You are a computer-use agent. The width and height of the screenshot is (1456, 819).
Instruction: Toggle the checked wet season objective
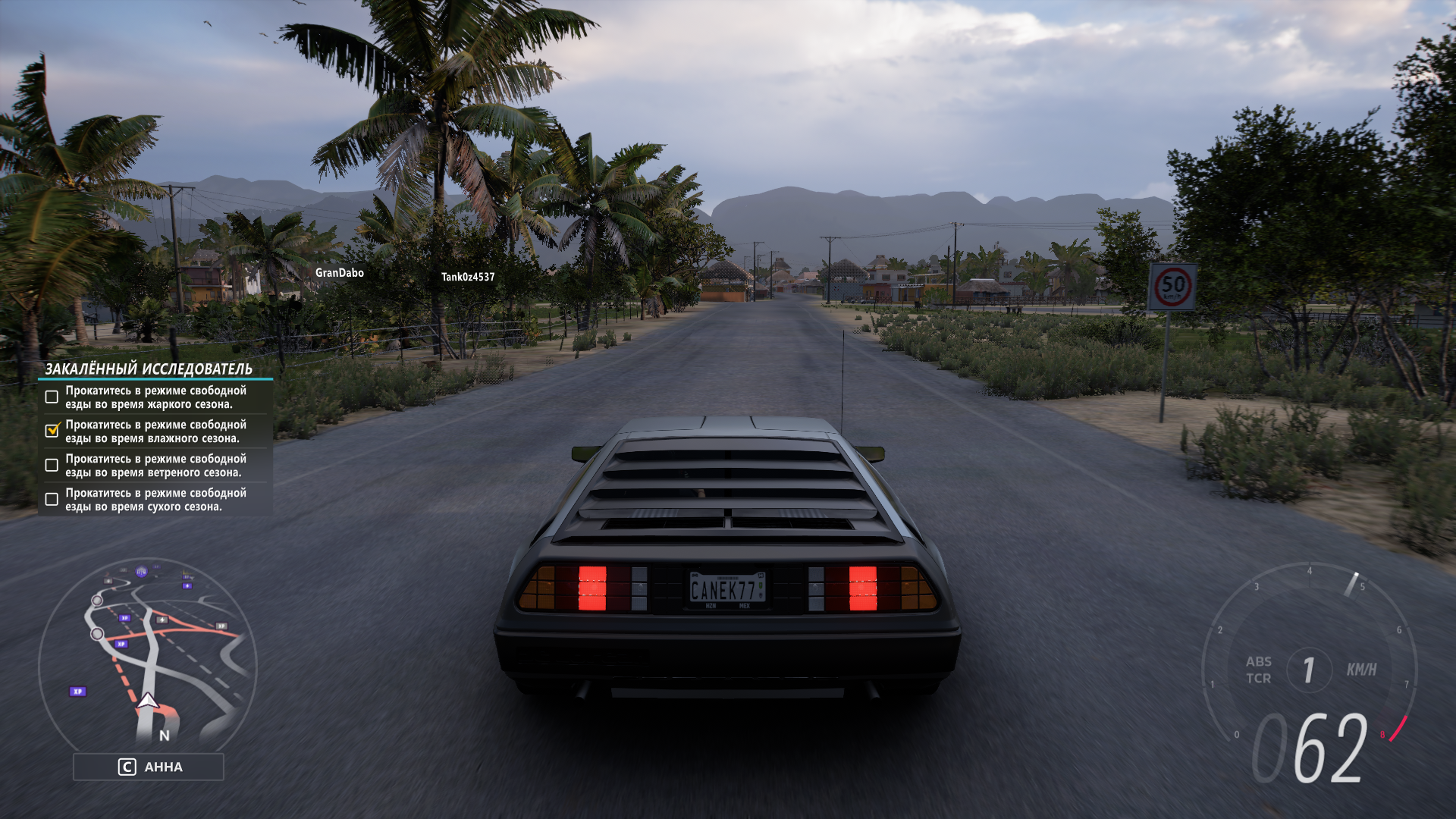(52, 431)
